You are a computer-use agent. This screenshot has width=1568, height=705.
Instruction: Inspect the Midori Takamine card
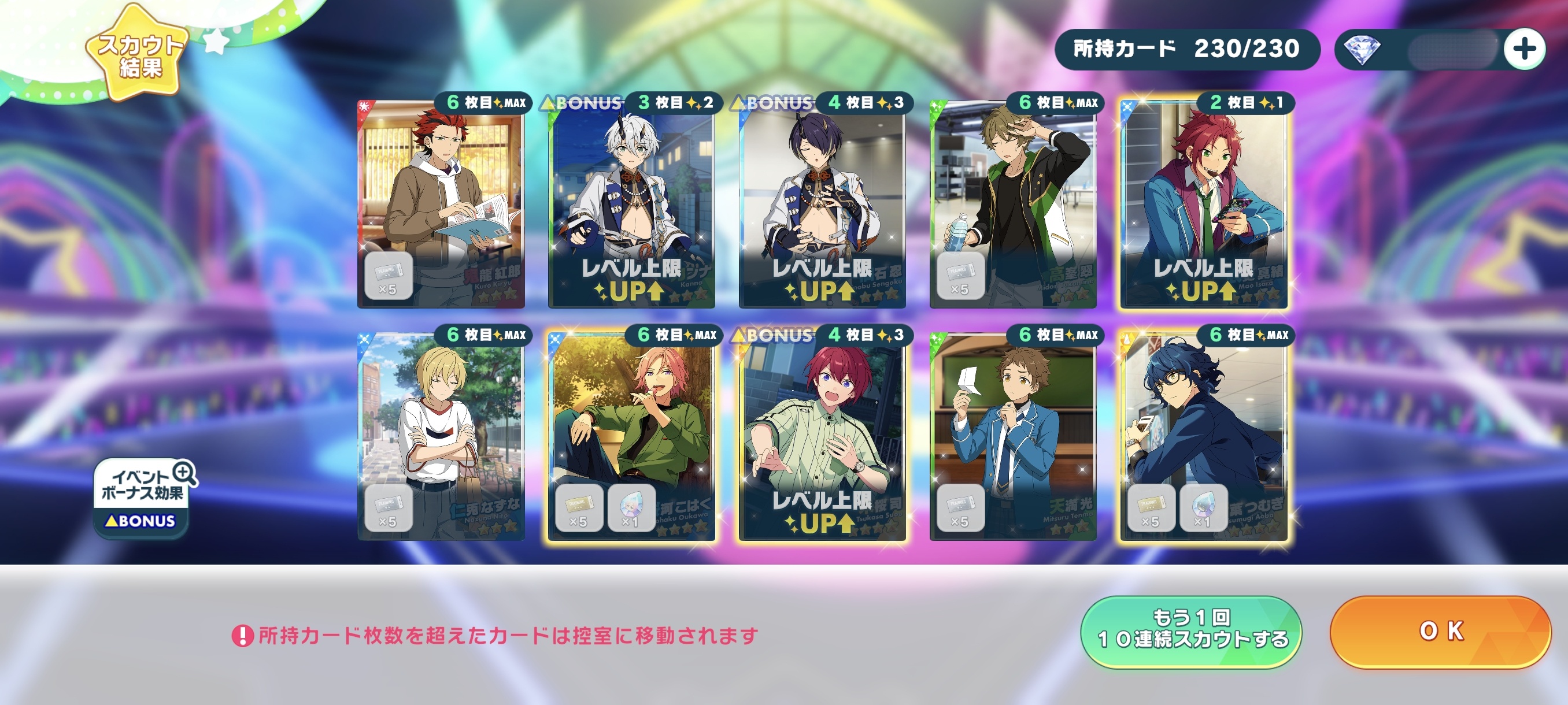point(1013,204)
